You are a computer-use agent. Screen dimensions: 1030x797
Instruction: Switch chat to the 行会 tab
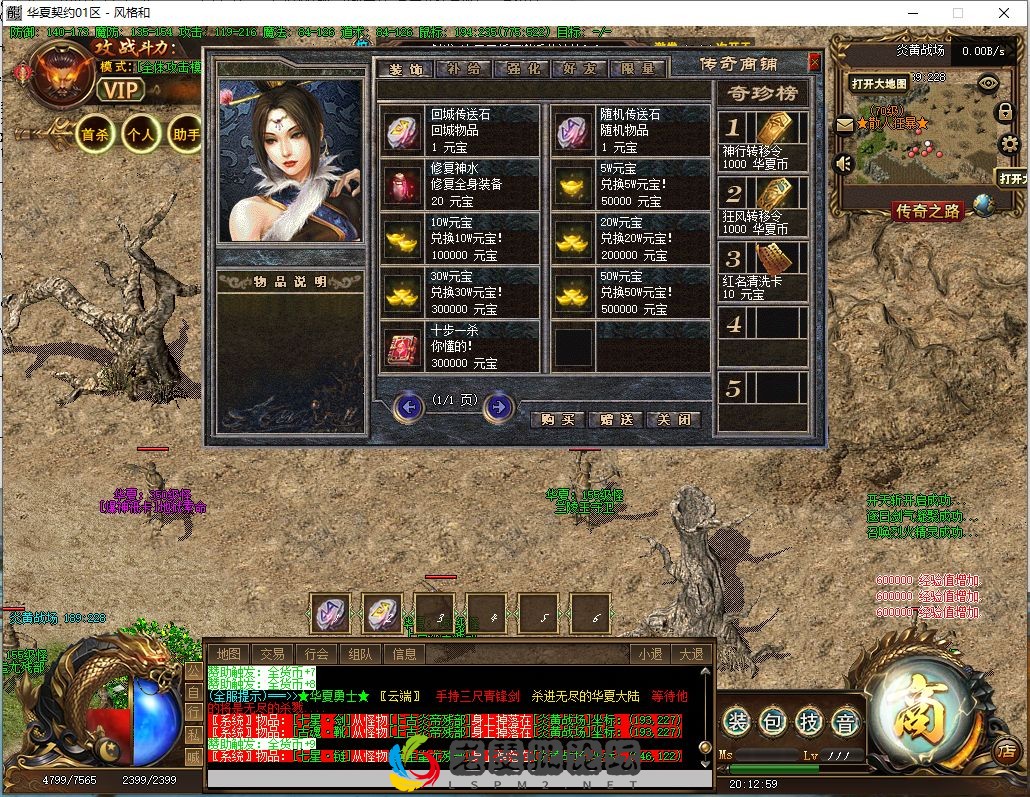click(x=317, y=654)
